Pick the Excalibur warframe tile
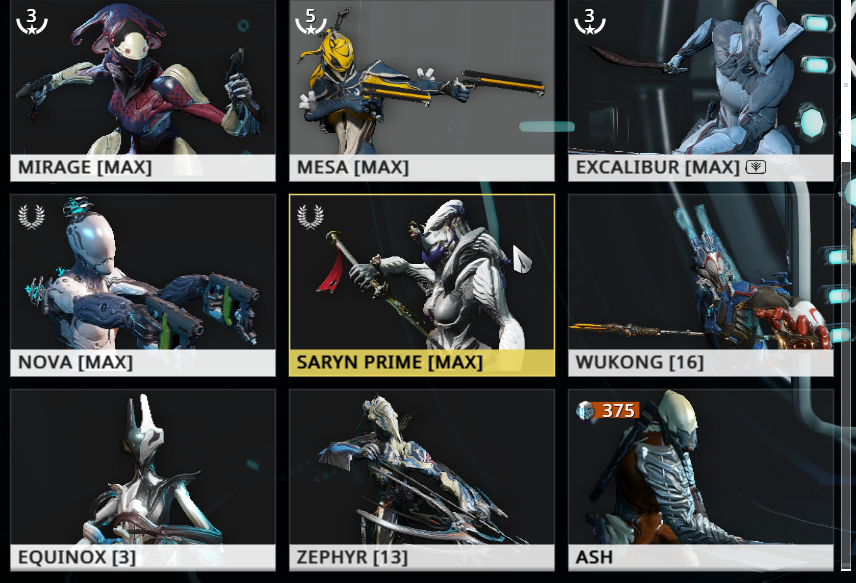 700,90
